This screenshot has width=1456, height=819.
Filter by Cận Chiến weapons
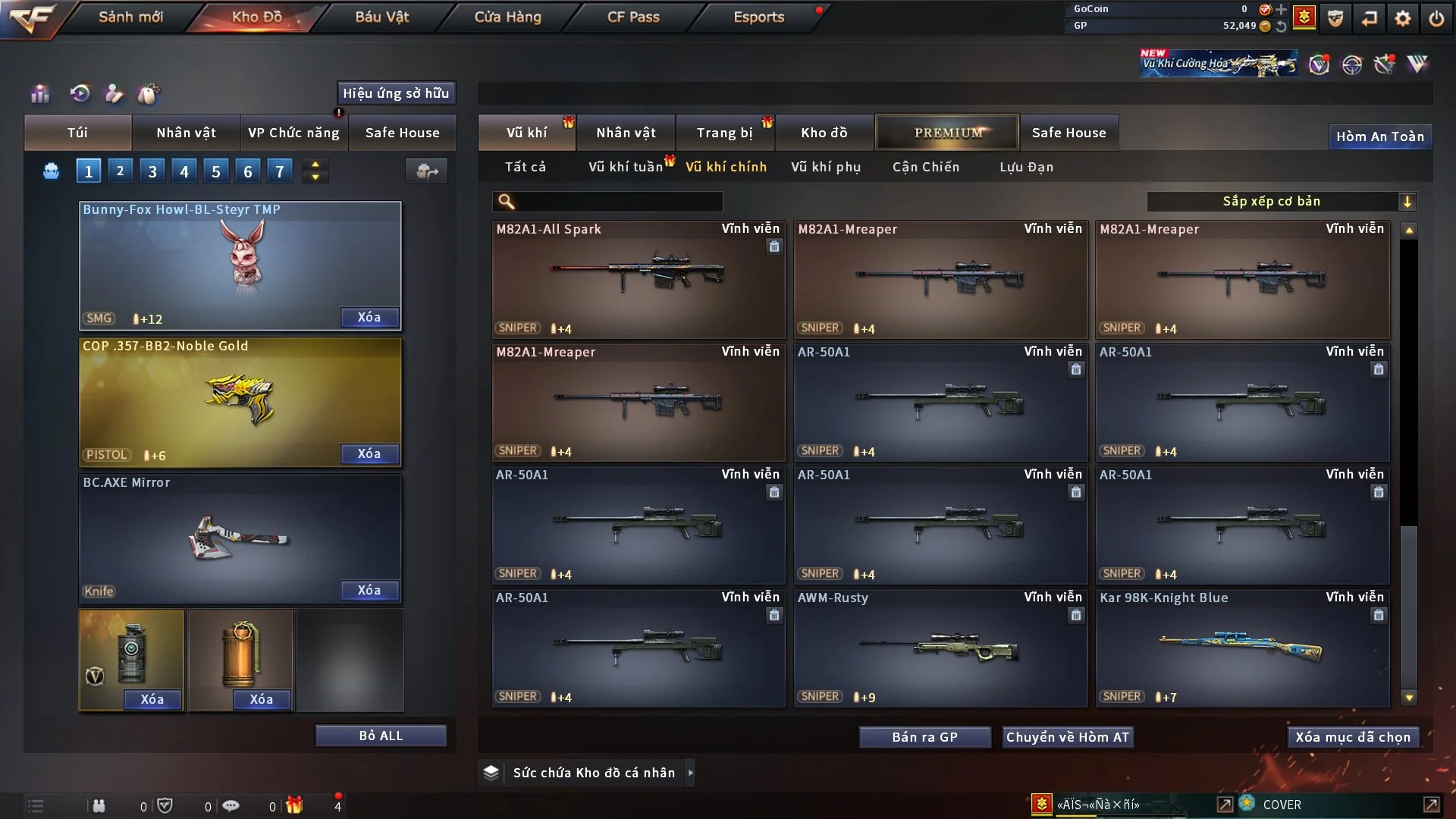[x=925, y=167]
